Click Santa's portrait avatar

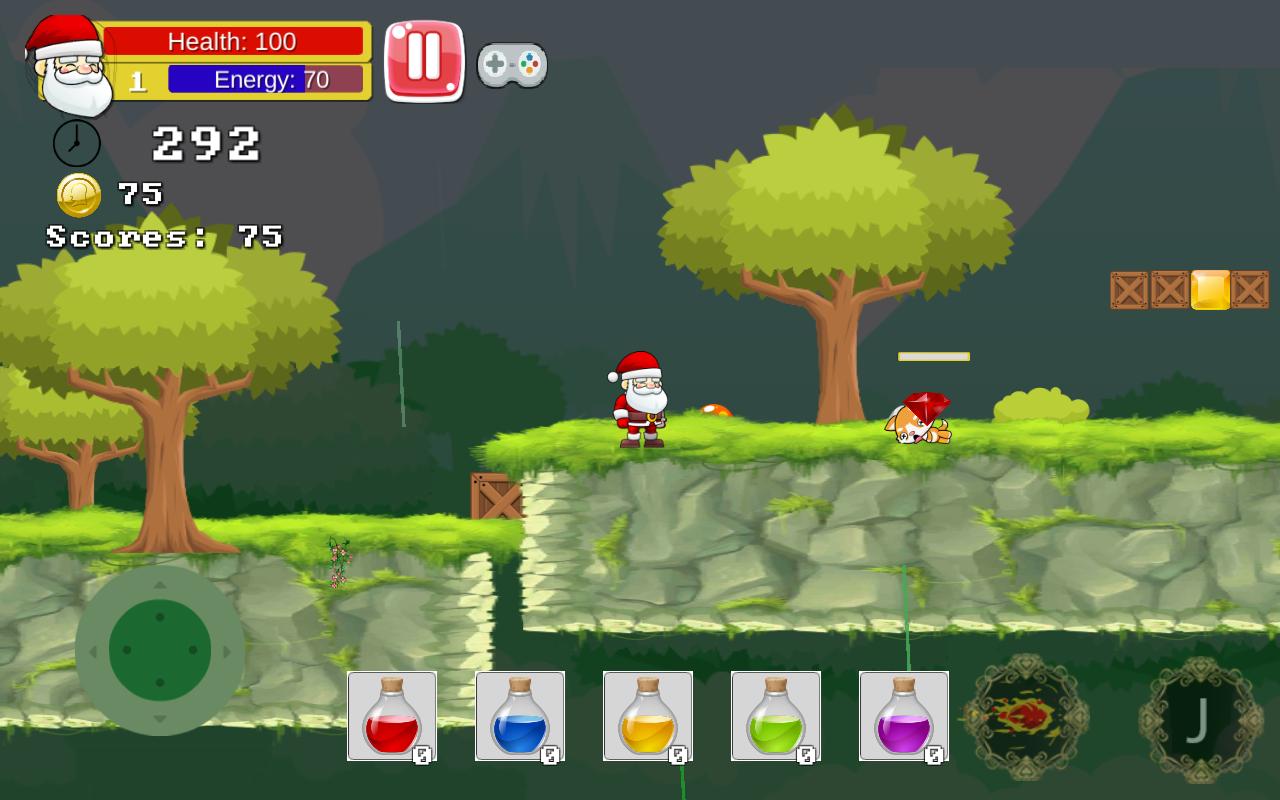point(70,64)
